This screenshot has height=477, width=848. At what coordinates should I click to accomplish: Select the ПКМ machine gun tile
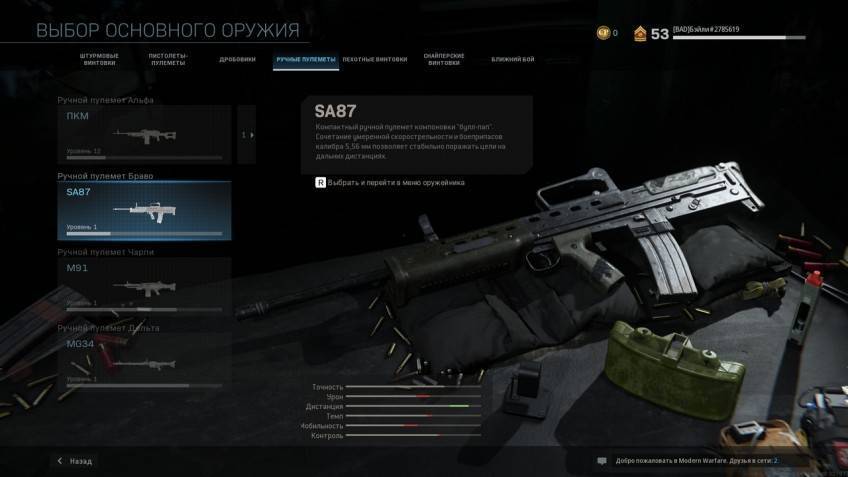[x=144, y=134]
